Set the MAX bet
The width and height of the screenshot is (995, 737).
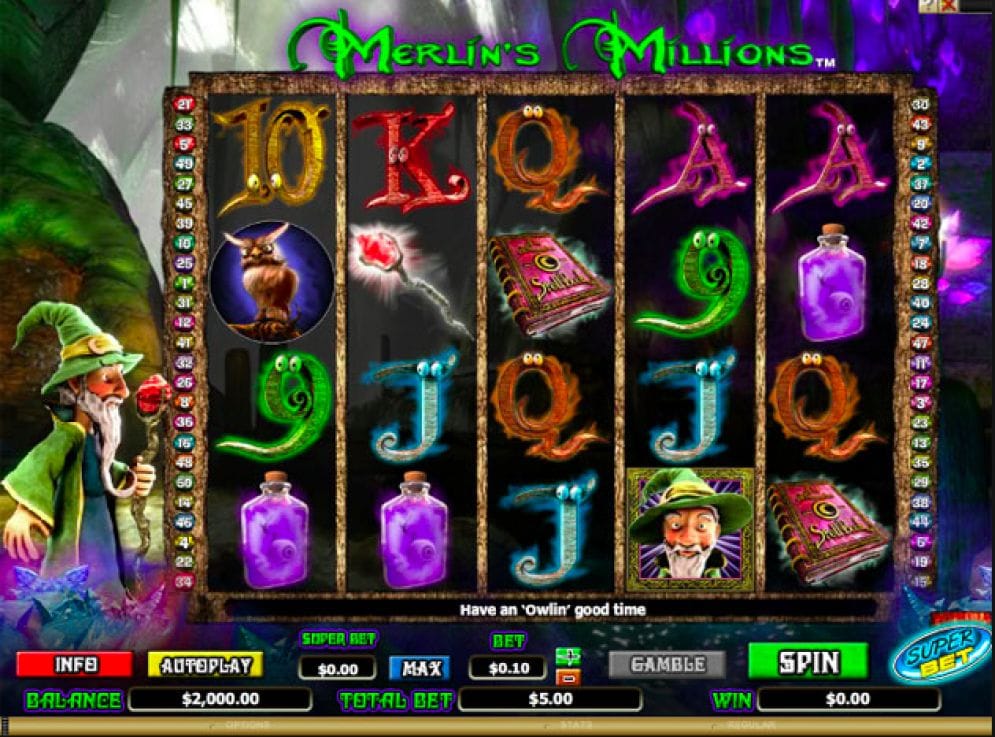point(420,668)
